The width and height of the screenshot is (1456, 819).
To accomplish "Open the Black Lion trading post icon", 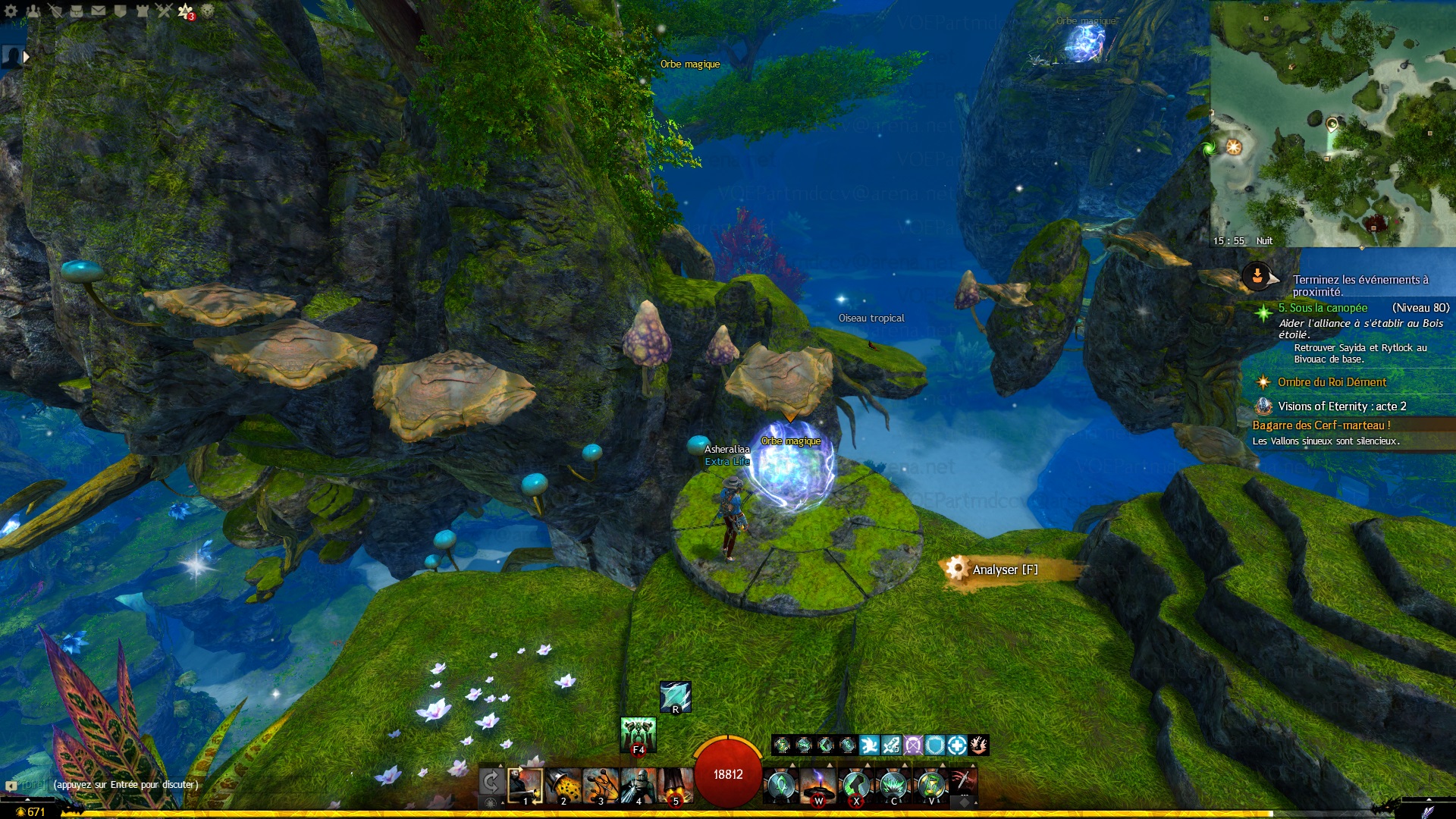I will pyautogui.click(x=207, y=11).
